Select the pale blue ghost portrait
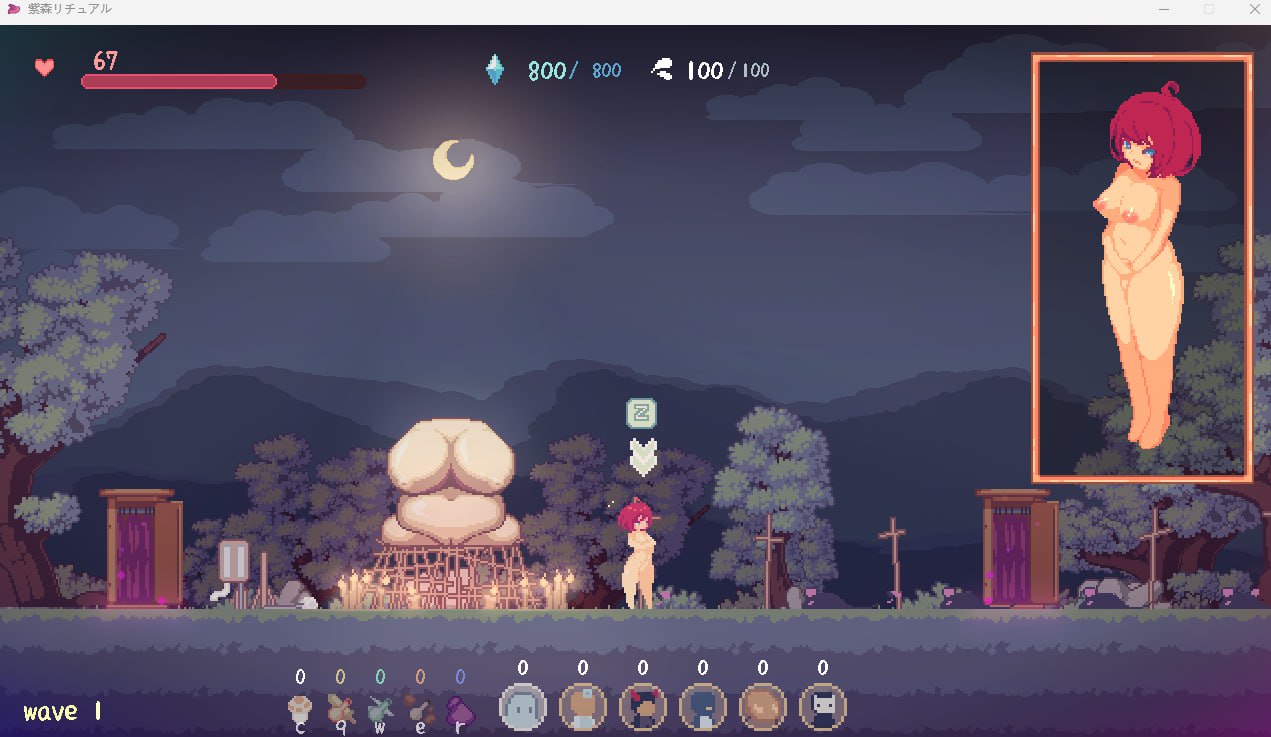Screen dimensions: 1271x737 pyautogui.click(x=523, y=708)
